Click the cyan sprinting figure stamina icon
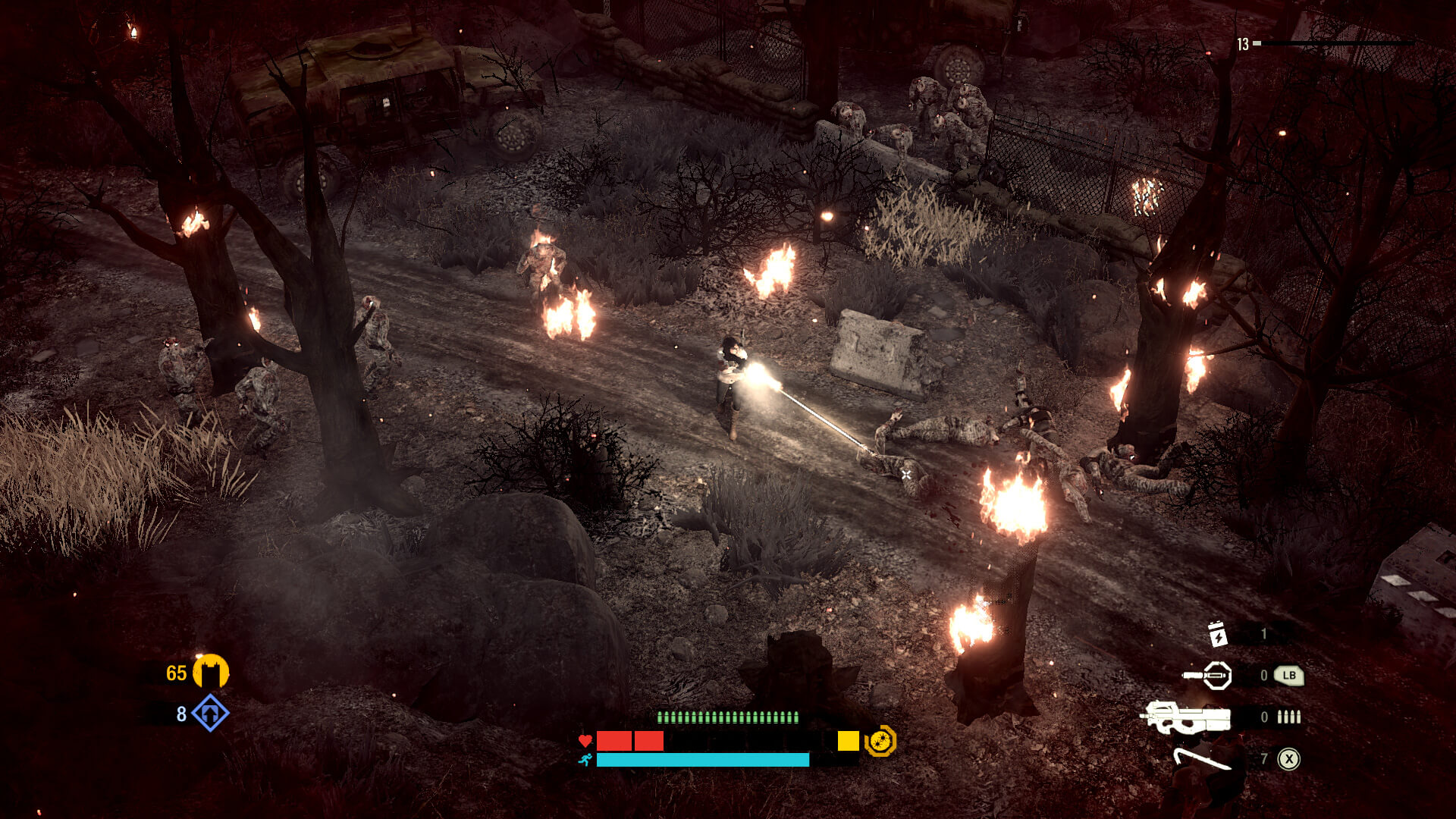This screenshot has width=1456, height=819. click(x=585, y=760)
